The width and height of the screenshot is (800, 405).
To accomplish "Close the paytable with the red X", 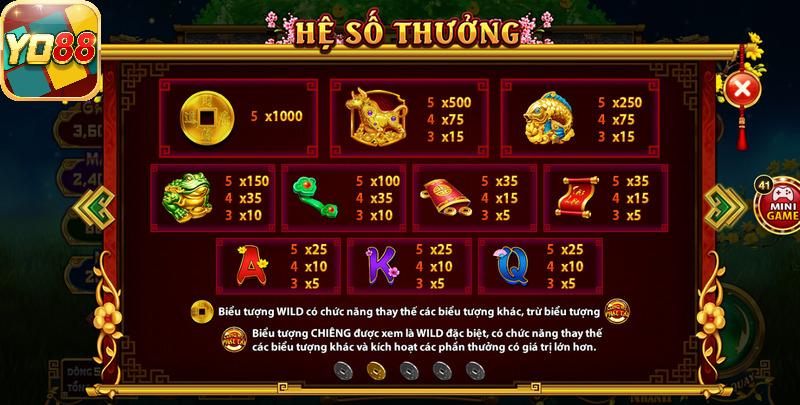I will pyautogui.click(x=741, y=90).
